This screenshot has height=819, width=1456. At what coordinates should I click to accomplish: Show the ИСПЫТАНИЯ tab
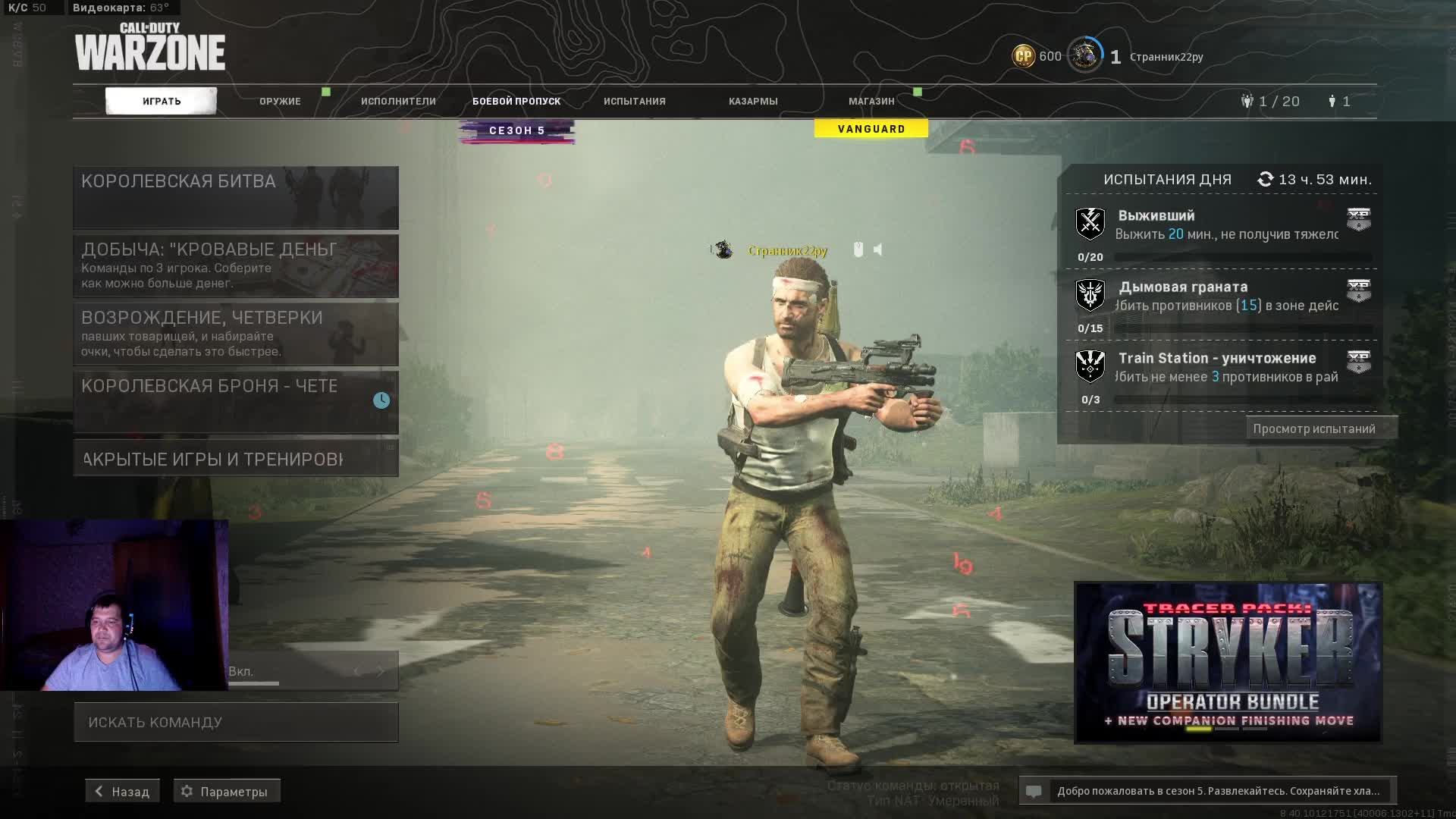(635, 101)
